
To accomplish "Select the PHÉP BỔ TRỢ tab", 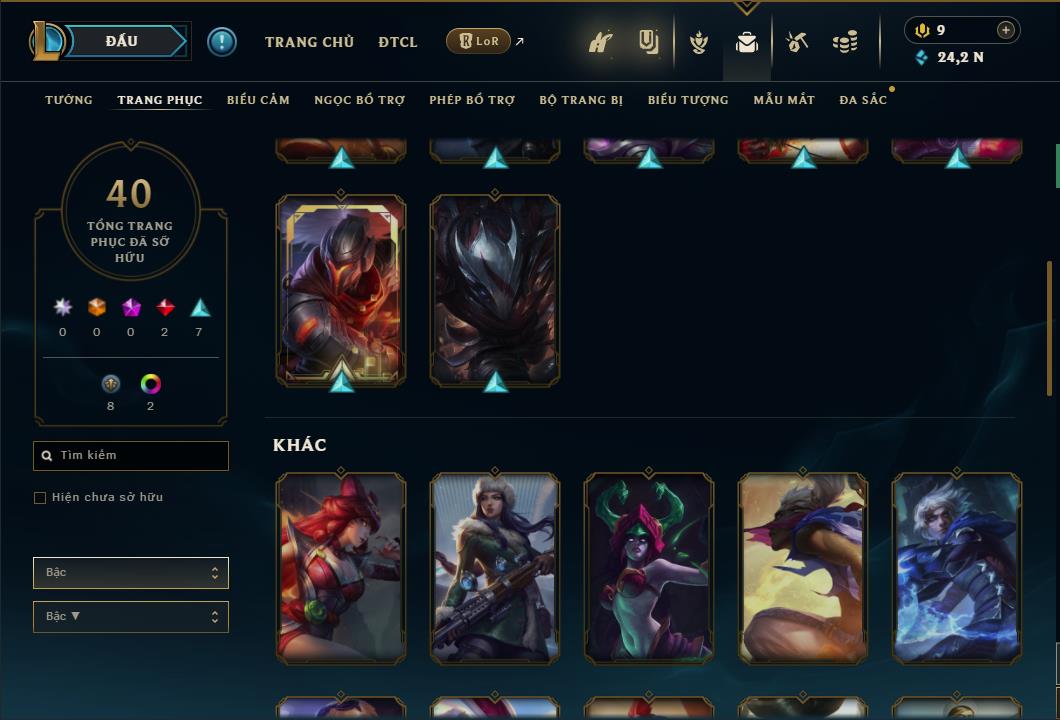I will 472,100.
